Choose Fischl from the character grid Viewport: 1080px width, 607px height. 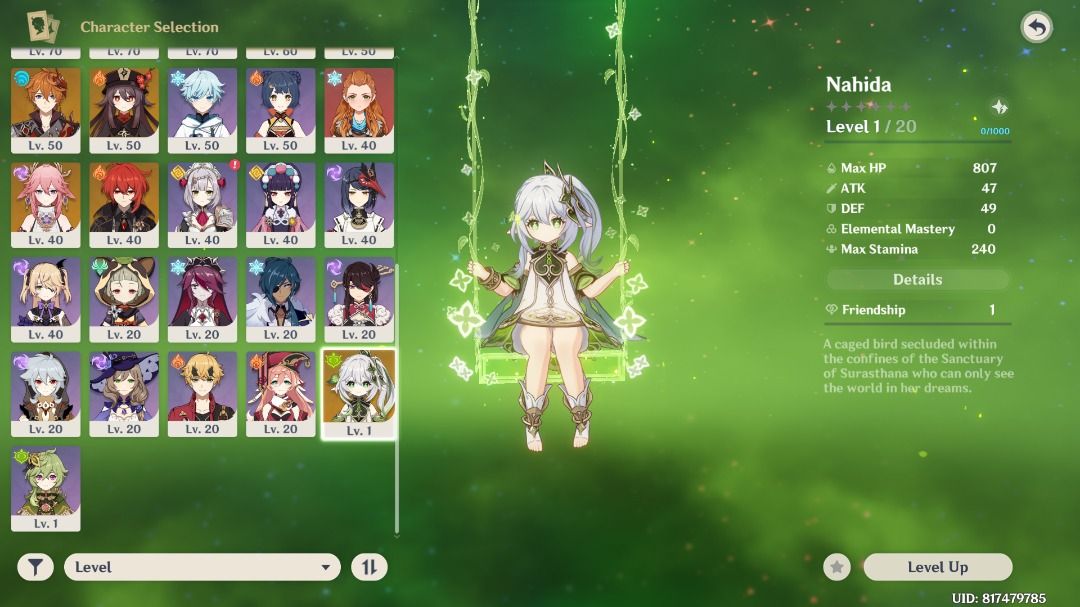coord(46,298)
